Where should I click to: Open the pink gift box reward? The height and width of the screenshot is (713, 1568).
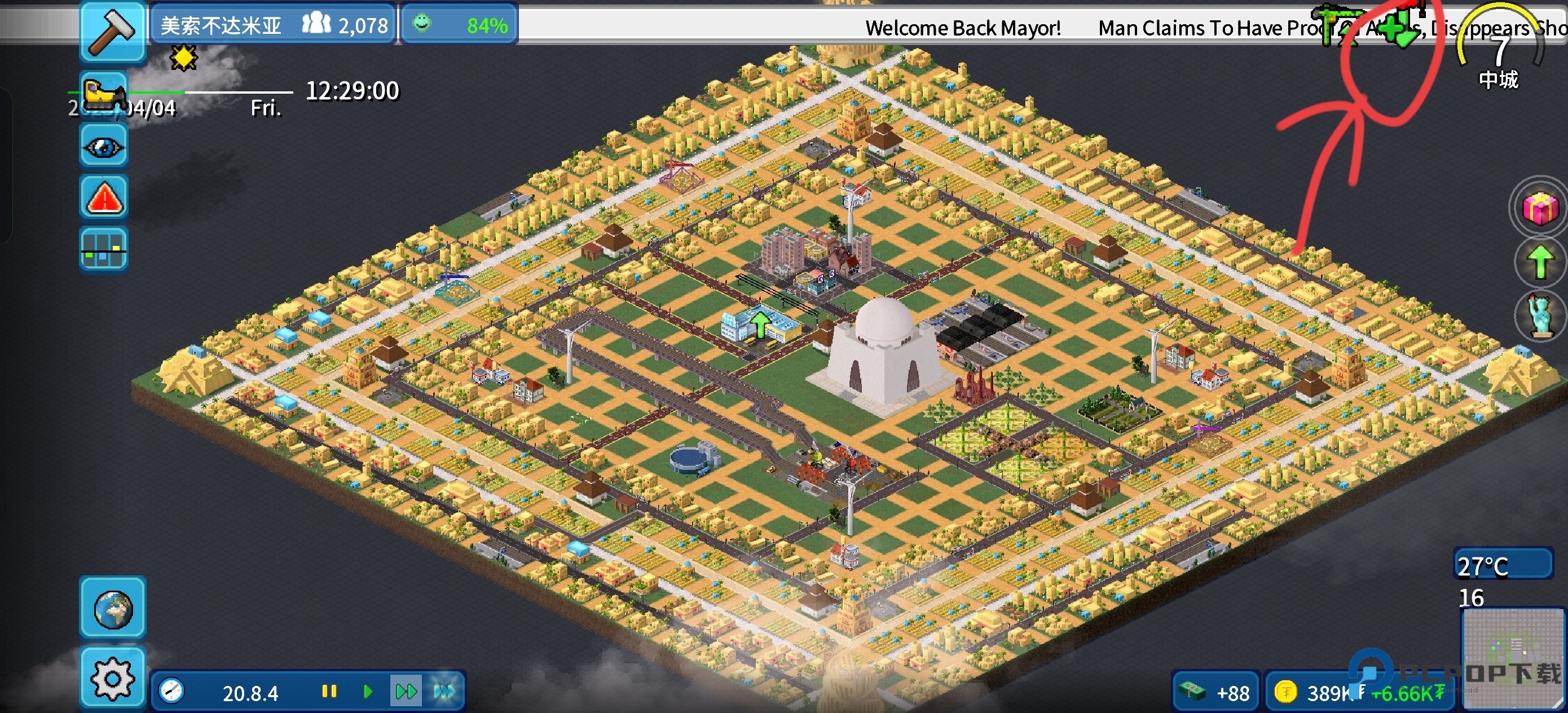(1539, 209)
